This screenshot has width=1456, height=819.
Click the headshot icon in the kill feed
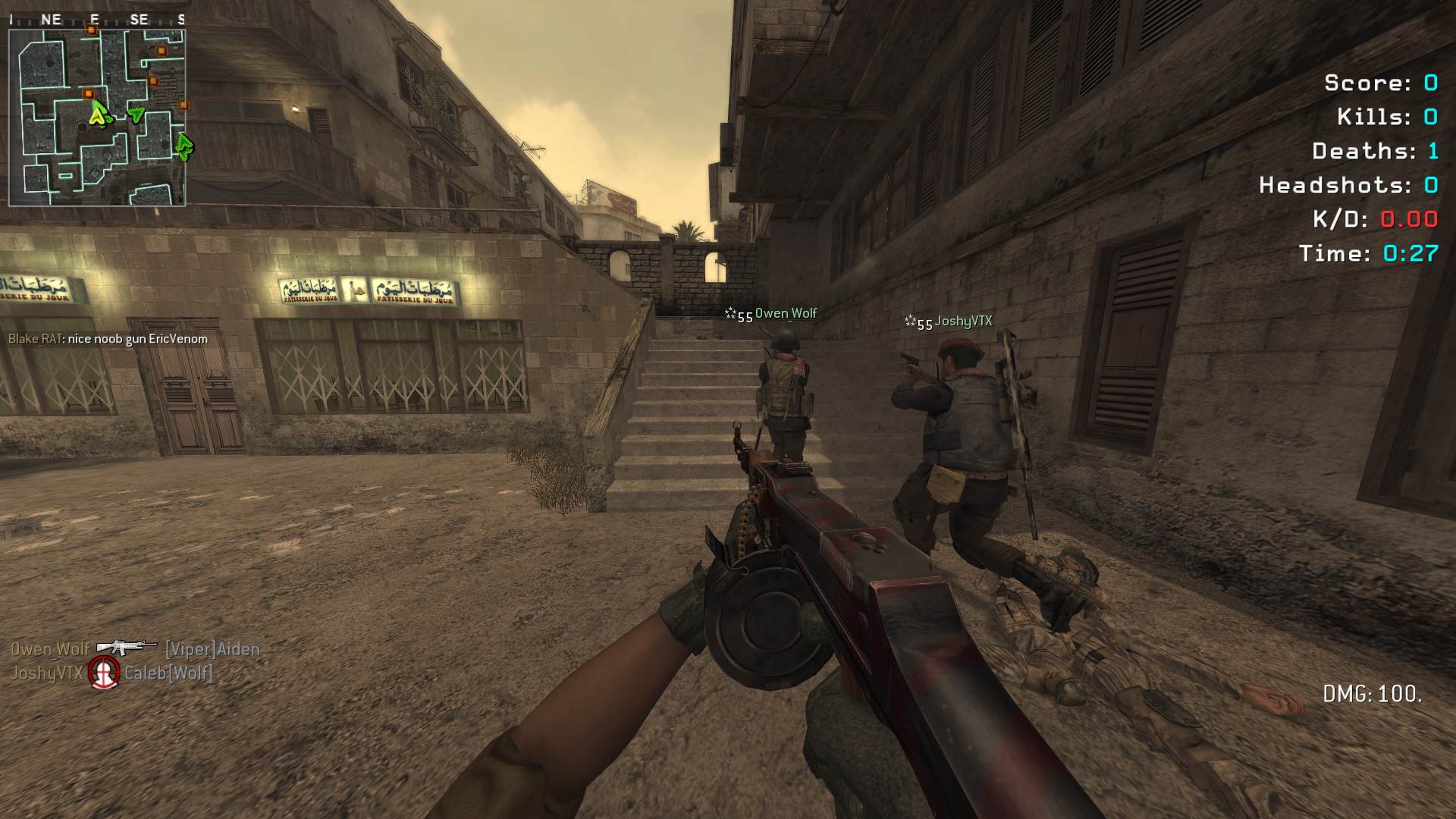[104, 672]
